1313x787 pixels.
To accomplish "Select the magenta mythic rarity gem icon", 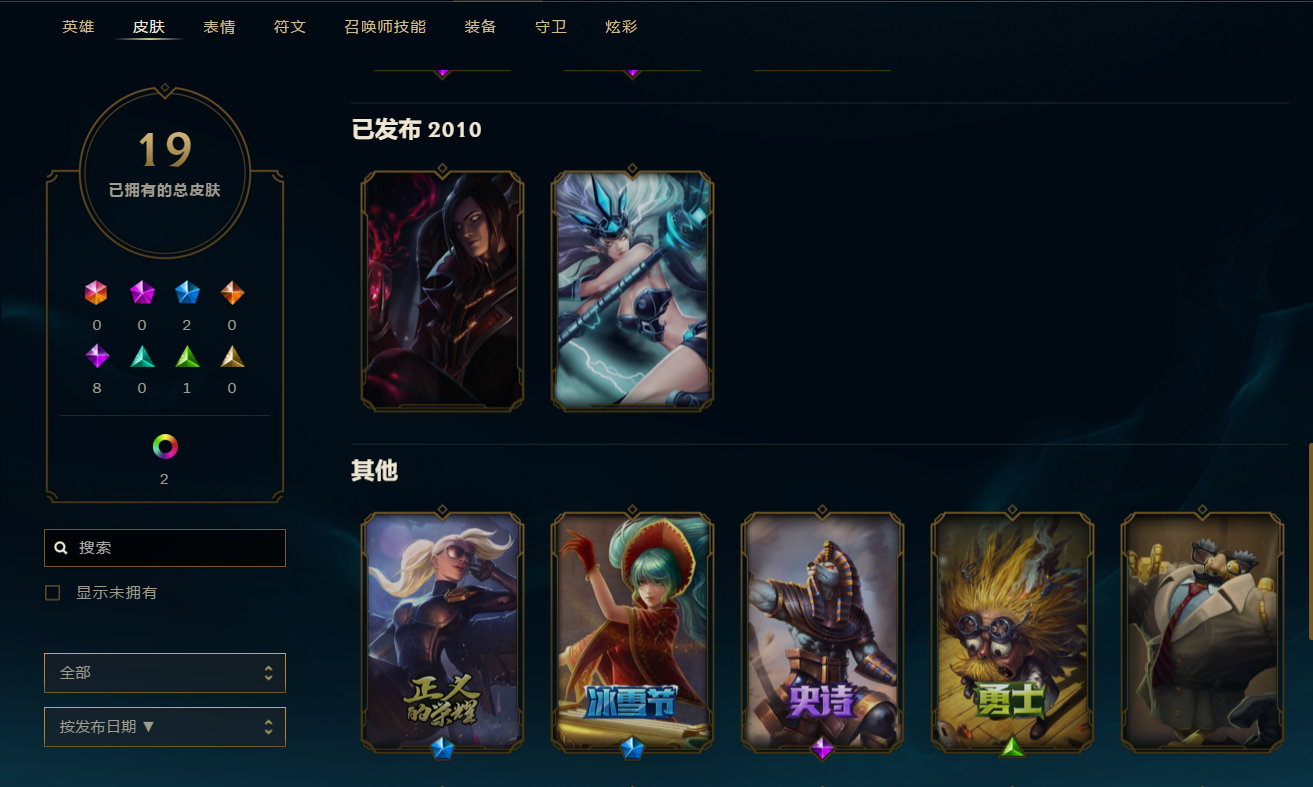I will point(142,293).
